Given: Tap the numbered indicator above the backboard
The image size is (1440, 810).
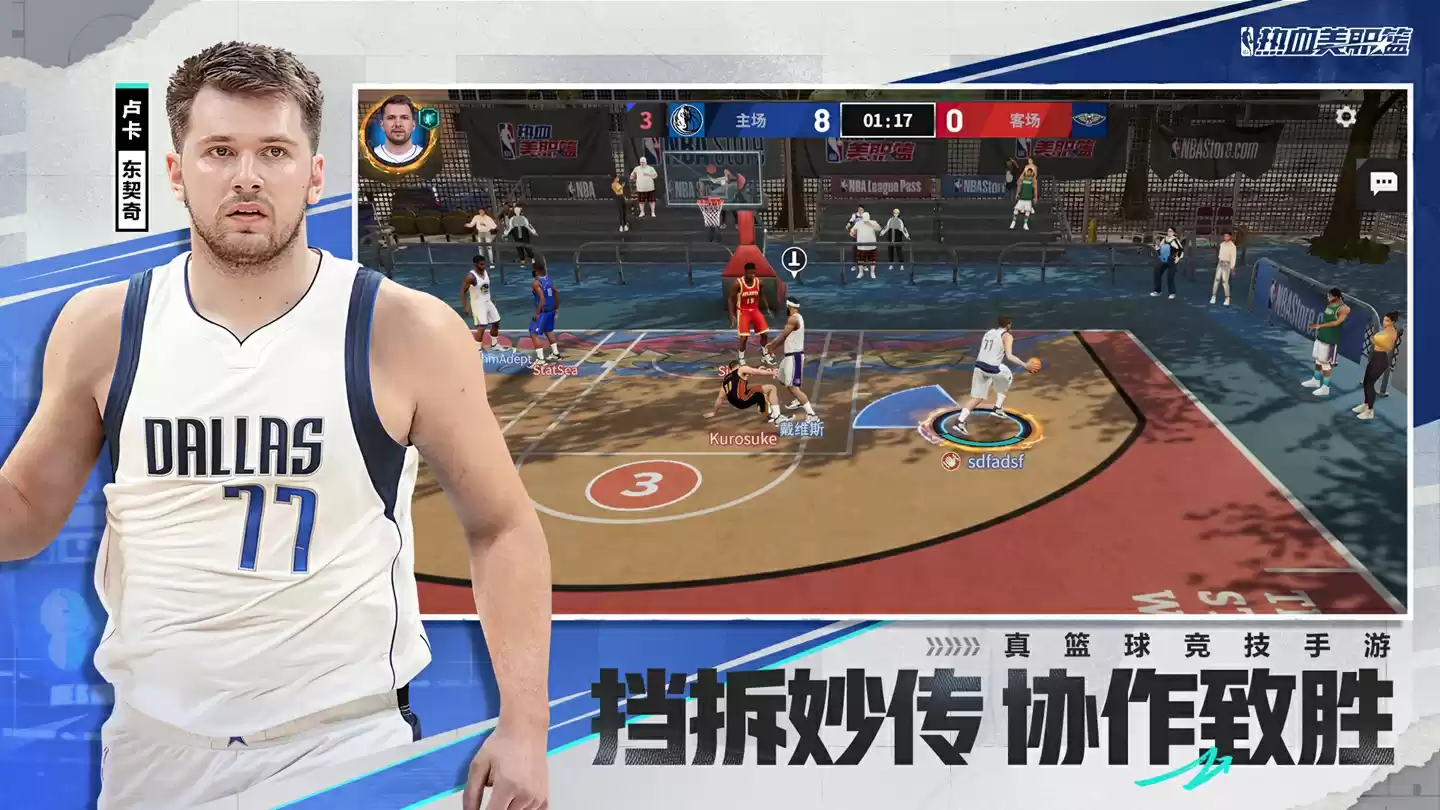Looking at the screenshot, I should coord(793,259).
